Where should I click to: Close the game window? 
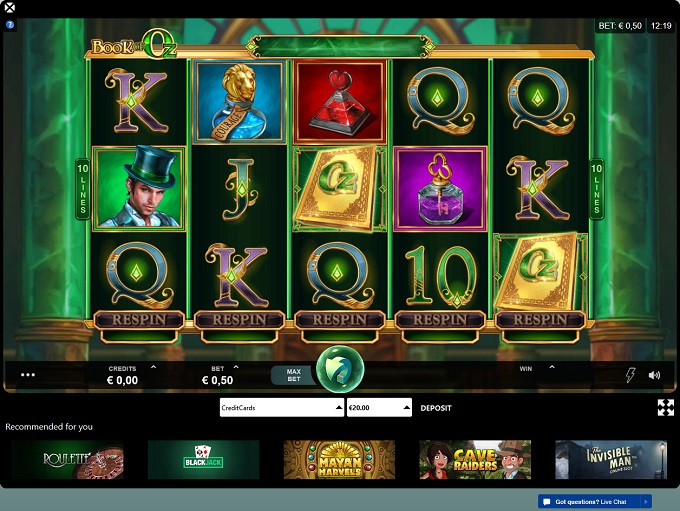pyautogui.click(x=9, y=8)
